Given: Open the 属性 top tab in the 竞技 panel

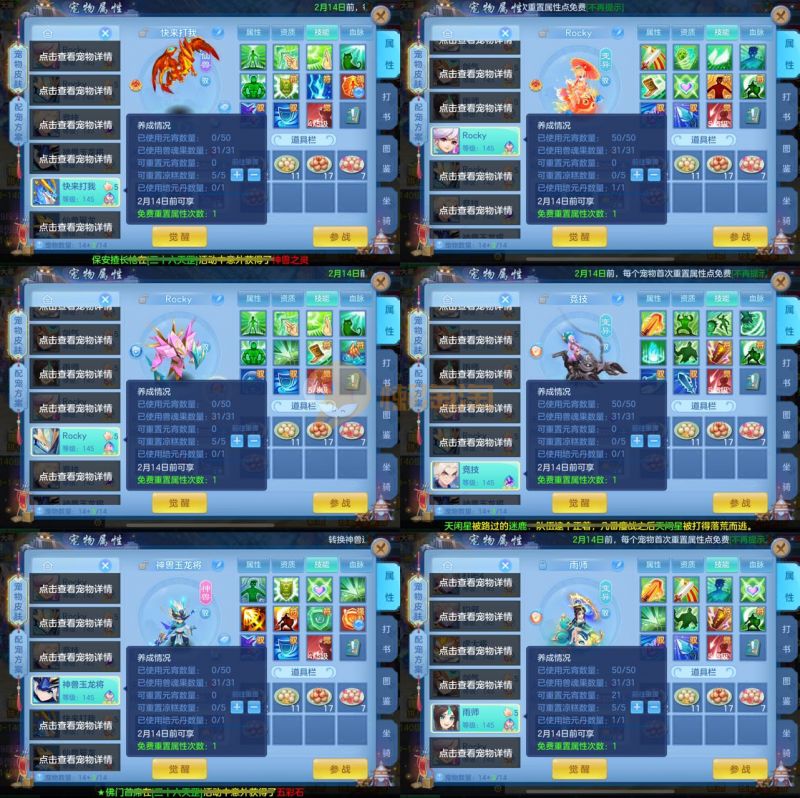Looking at the screenshot, I should coord(653,298).
